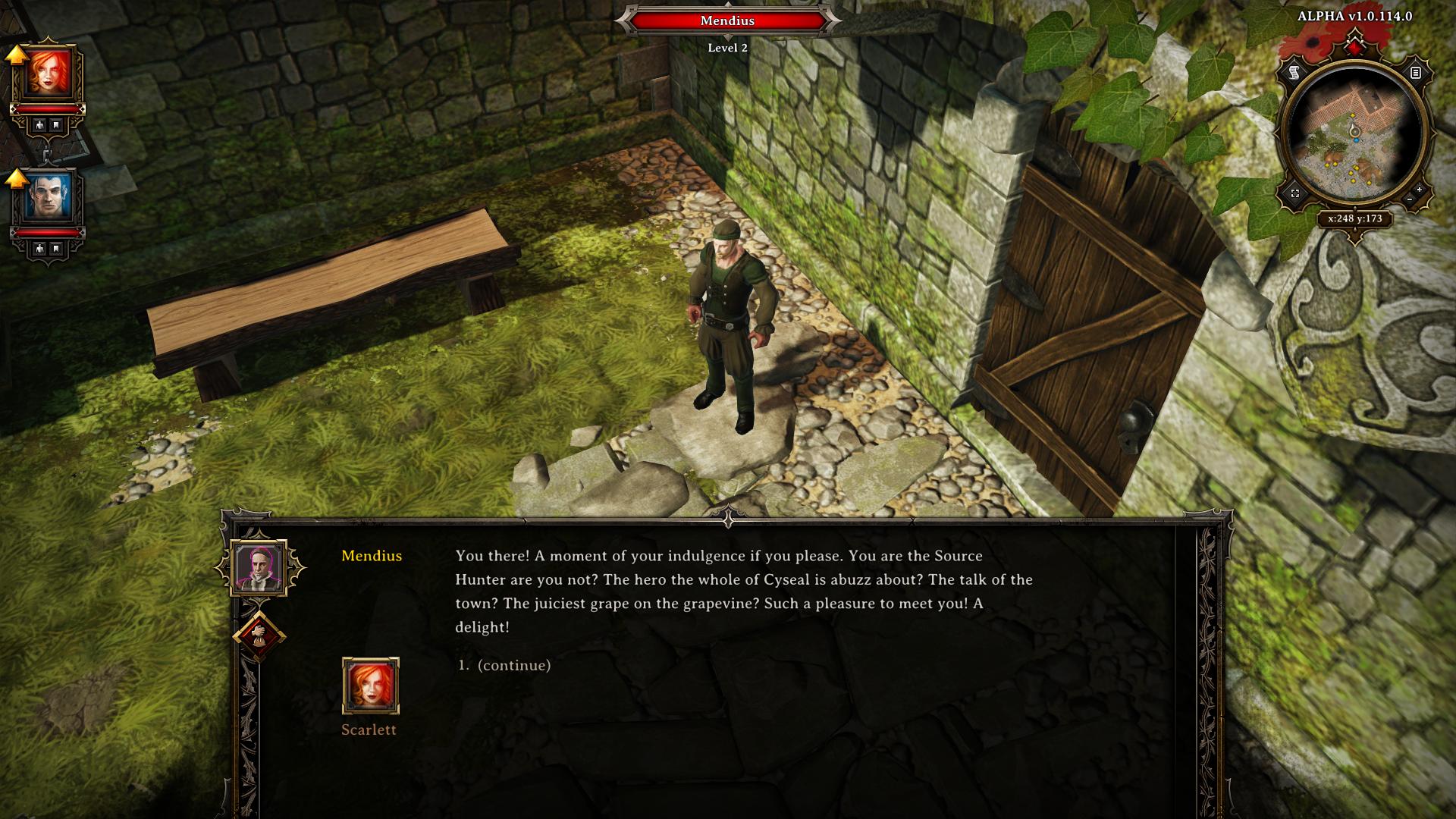Click Scarlett's small bookmark flag icon

[56, 124]
